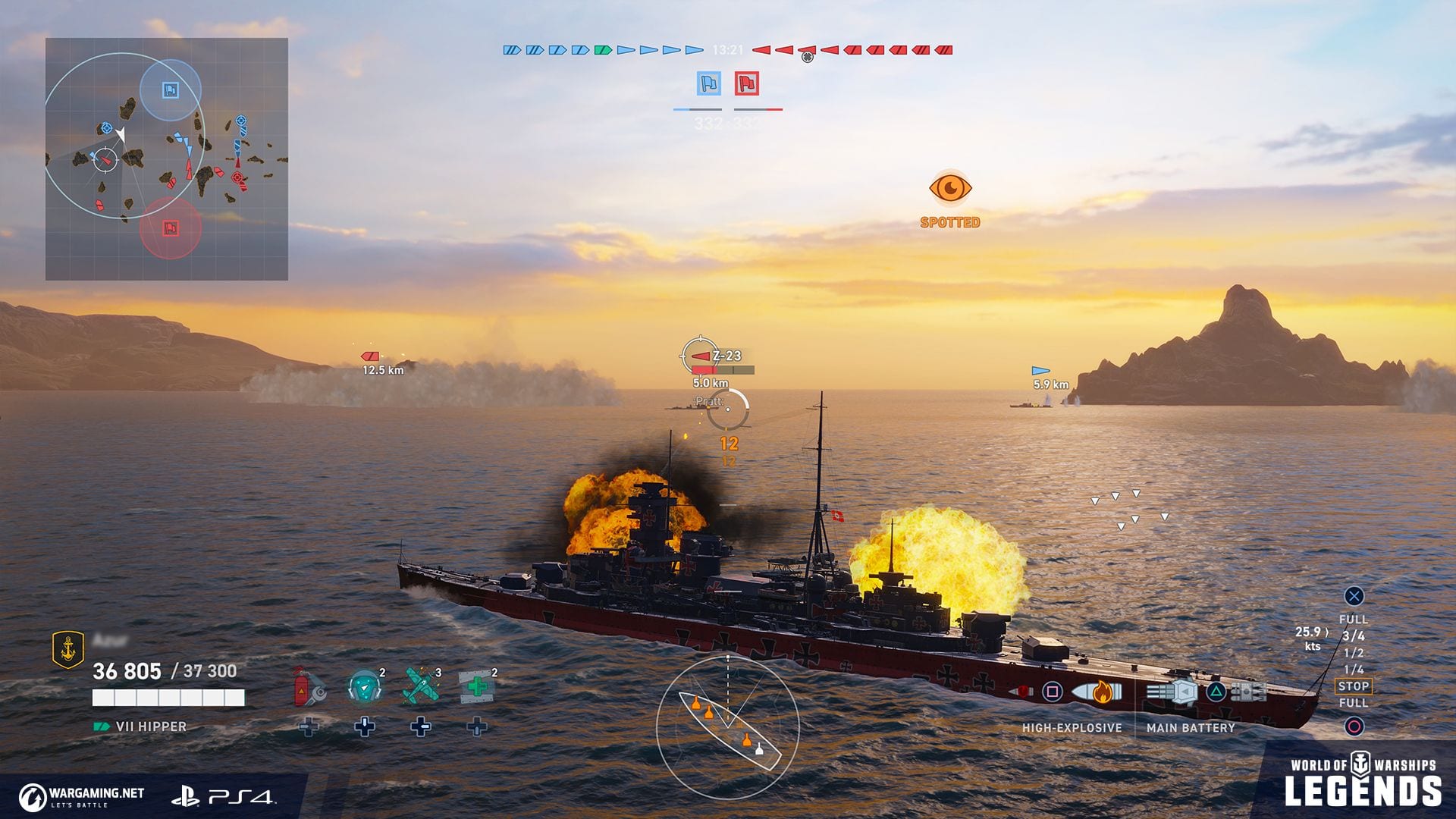The height and width of the screenshot is (819, 1456).
Task: Launch the green aircraft consumable
Action: click(420, 686)
